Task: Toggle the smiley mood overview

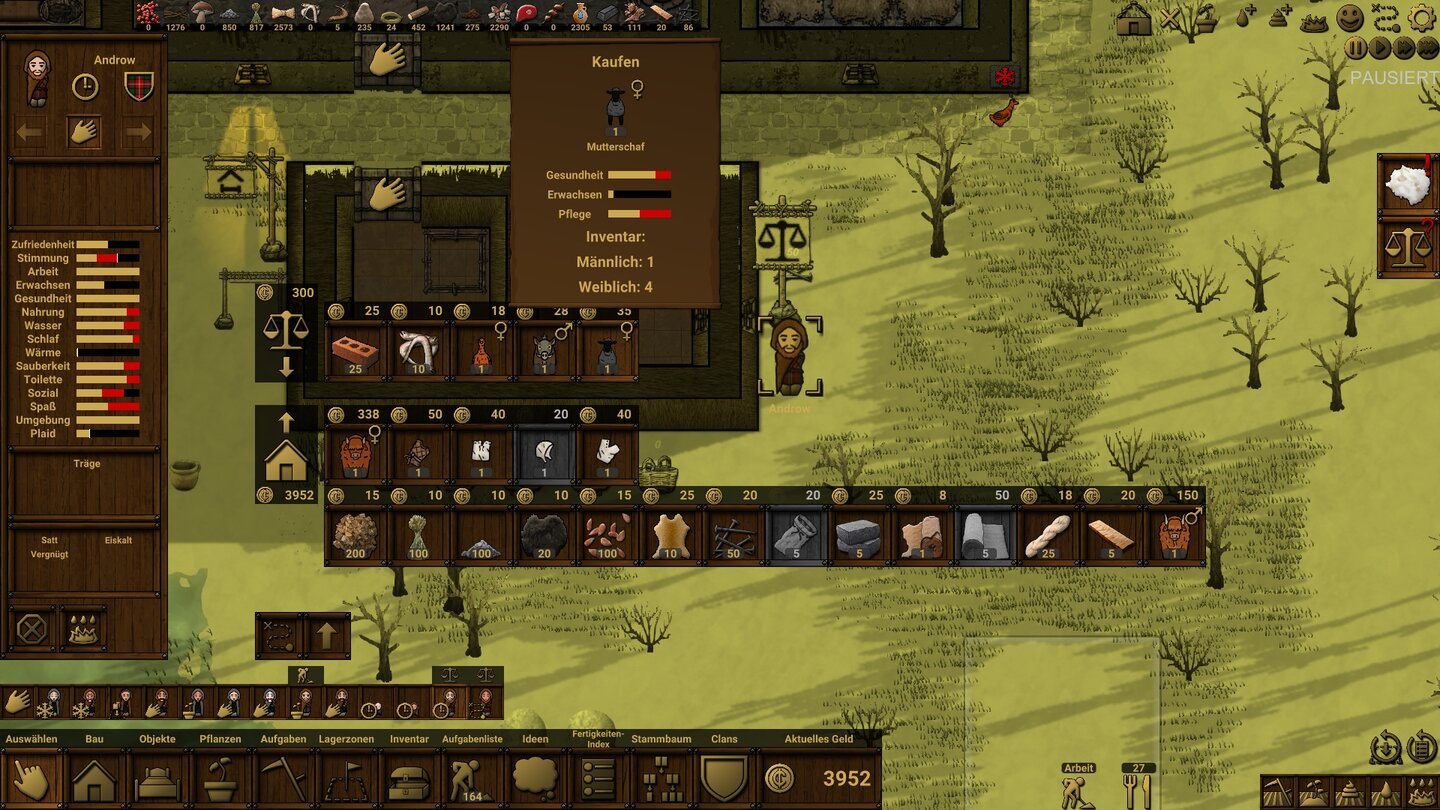Action: (x=1350, y=17)
